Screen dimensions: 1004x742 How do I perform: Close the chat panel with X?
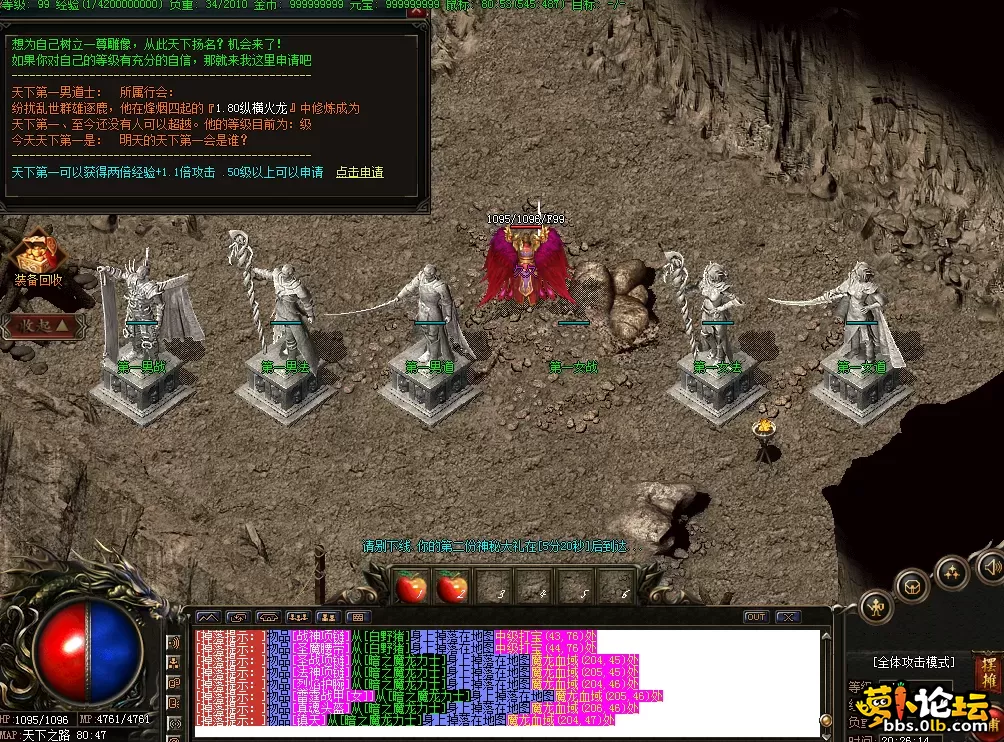[787, 617]
